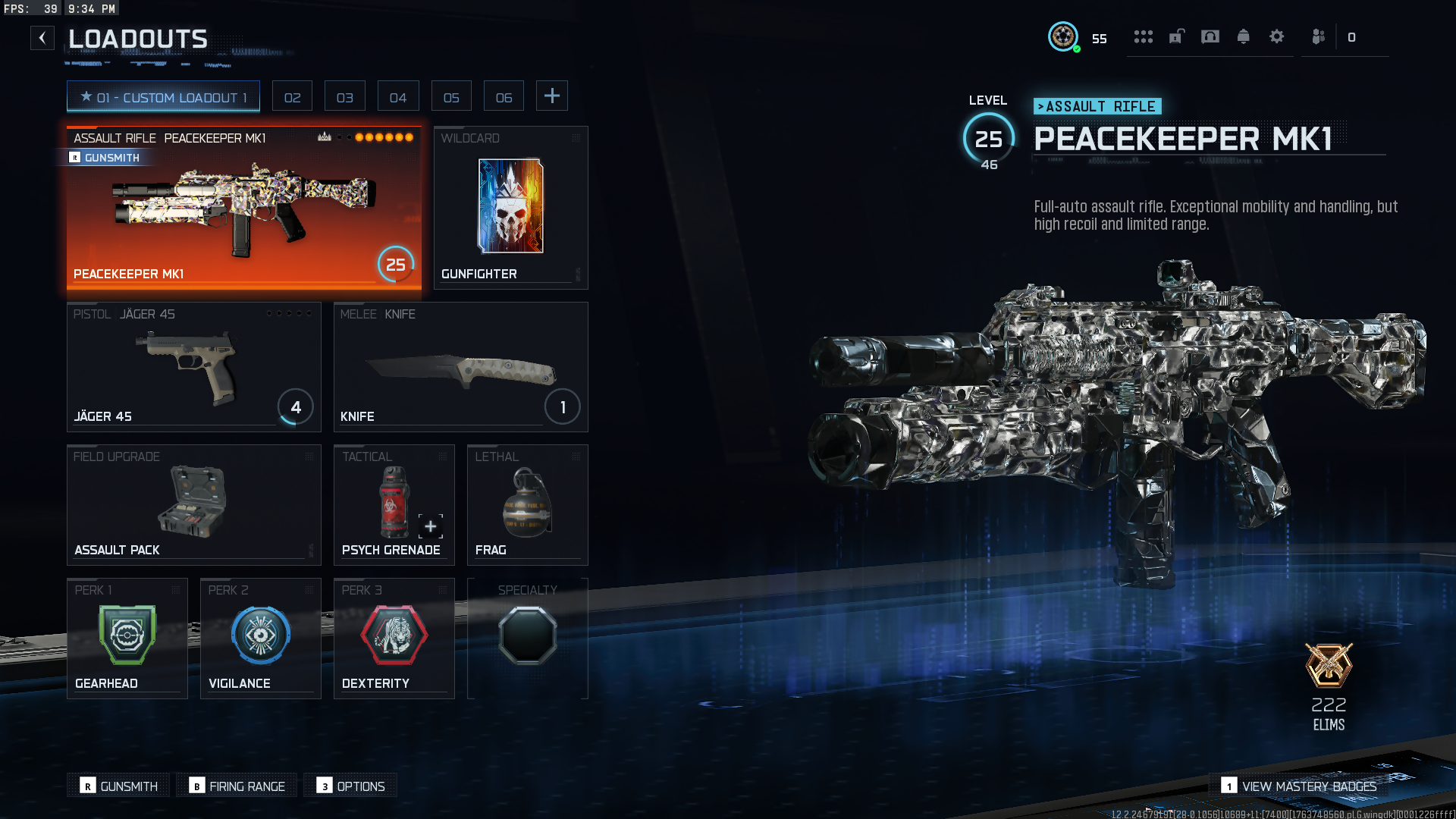Add a new loadout with plus button
Image resolution: width=1456 pixels, height=819 pixels.
tap(552, 96)
